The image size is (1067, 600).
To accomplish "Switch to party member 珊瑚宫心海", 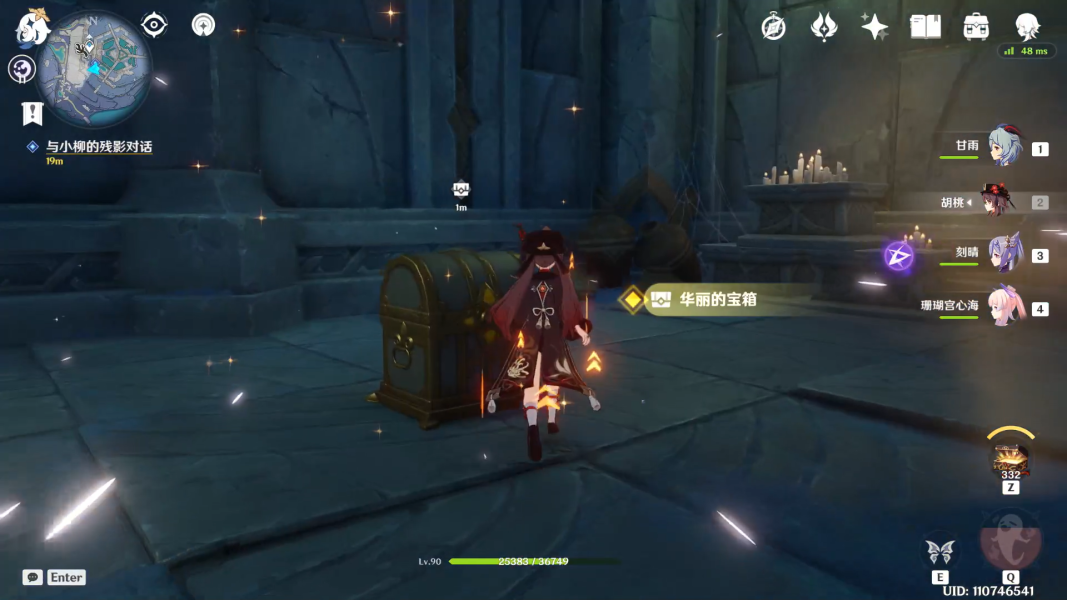I will [1003, 307].
